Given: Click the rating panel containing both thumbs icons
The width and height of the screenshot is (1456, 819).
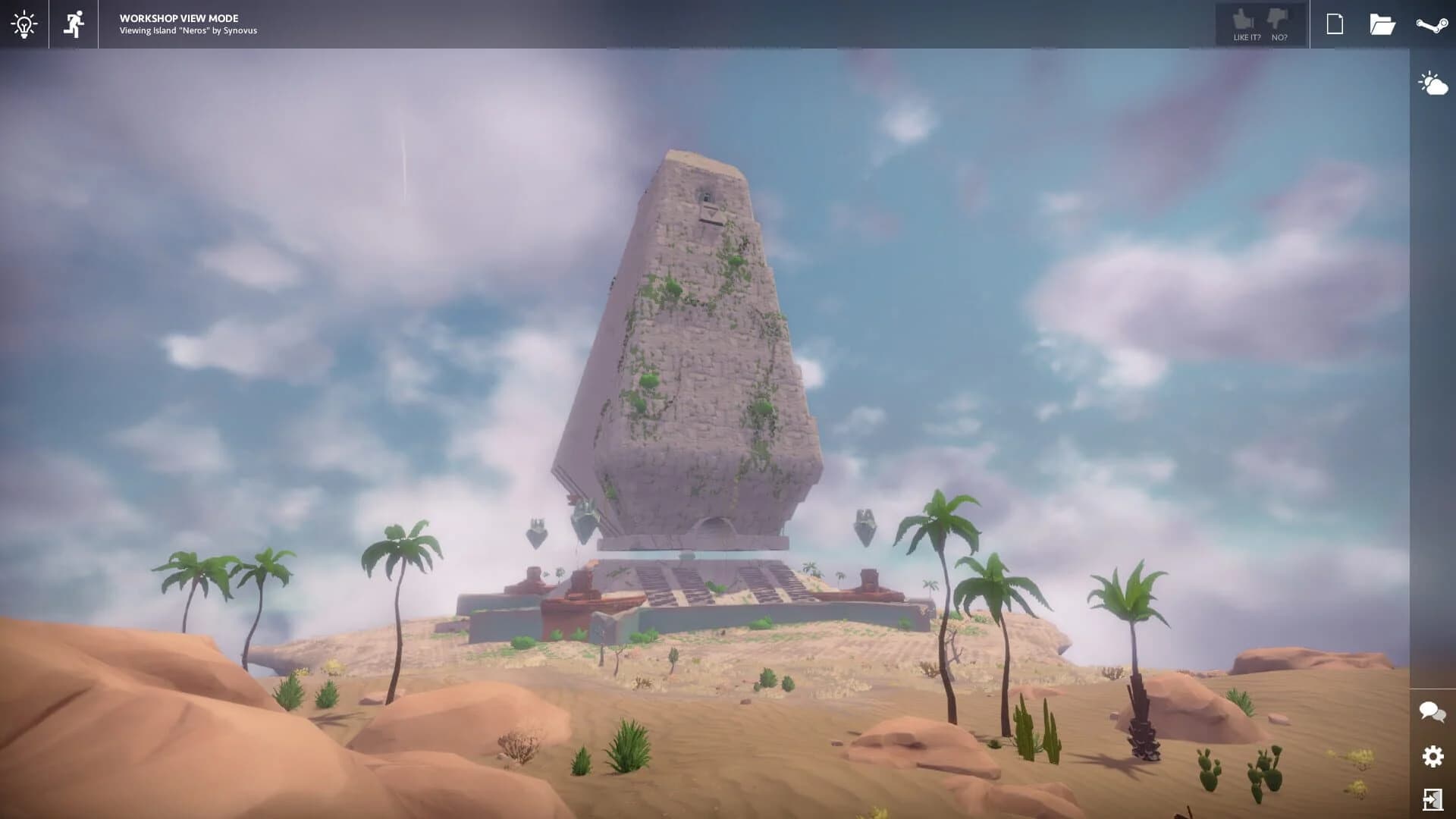Looking at the screenshot, I should (1261, 24).
